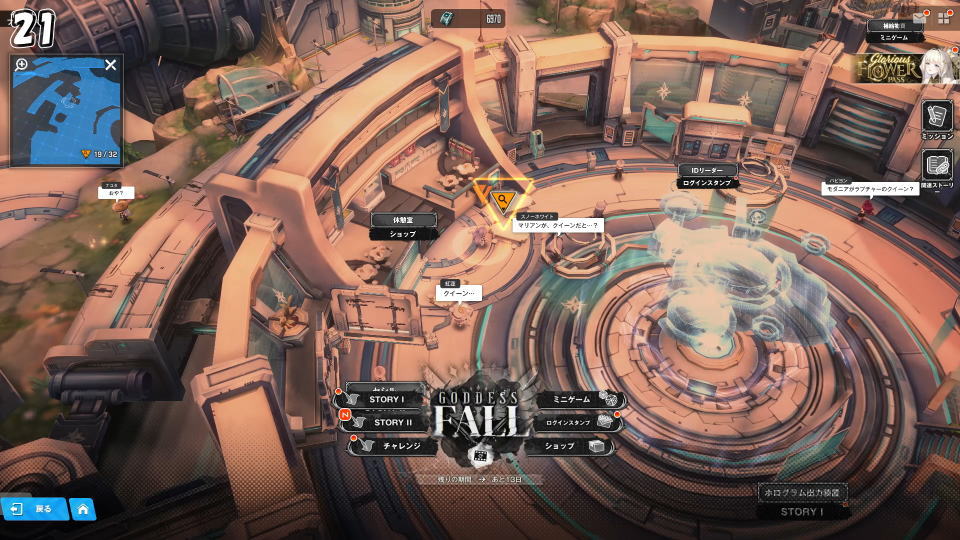Enlarge the minimap using the magnifier icon
Screen dimensions: 960x540
(x=22, y=65)
